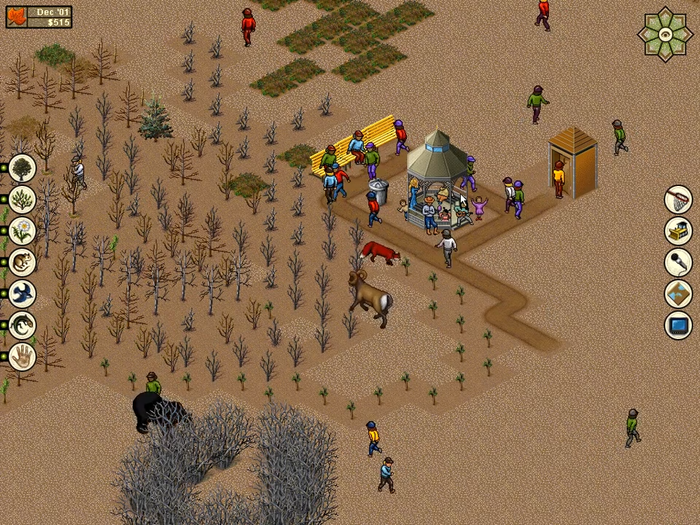Select the catching net tool
This screenshot has height=525, width=700.
tap(678, 199)
